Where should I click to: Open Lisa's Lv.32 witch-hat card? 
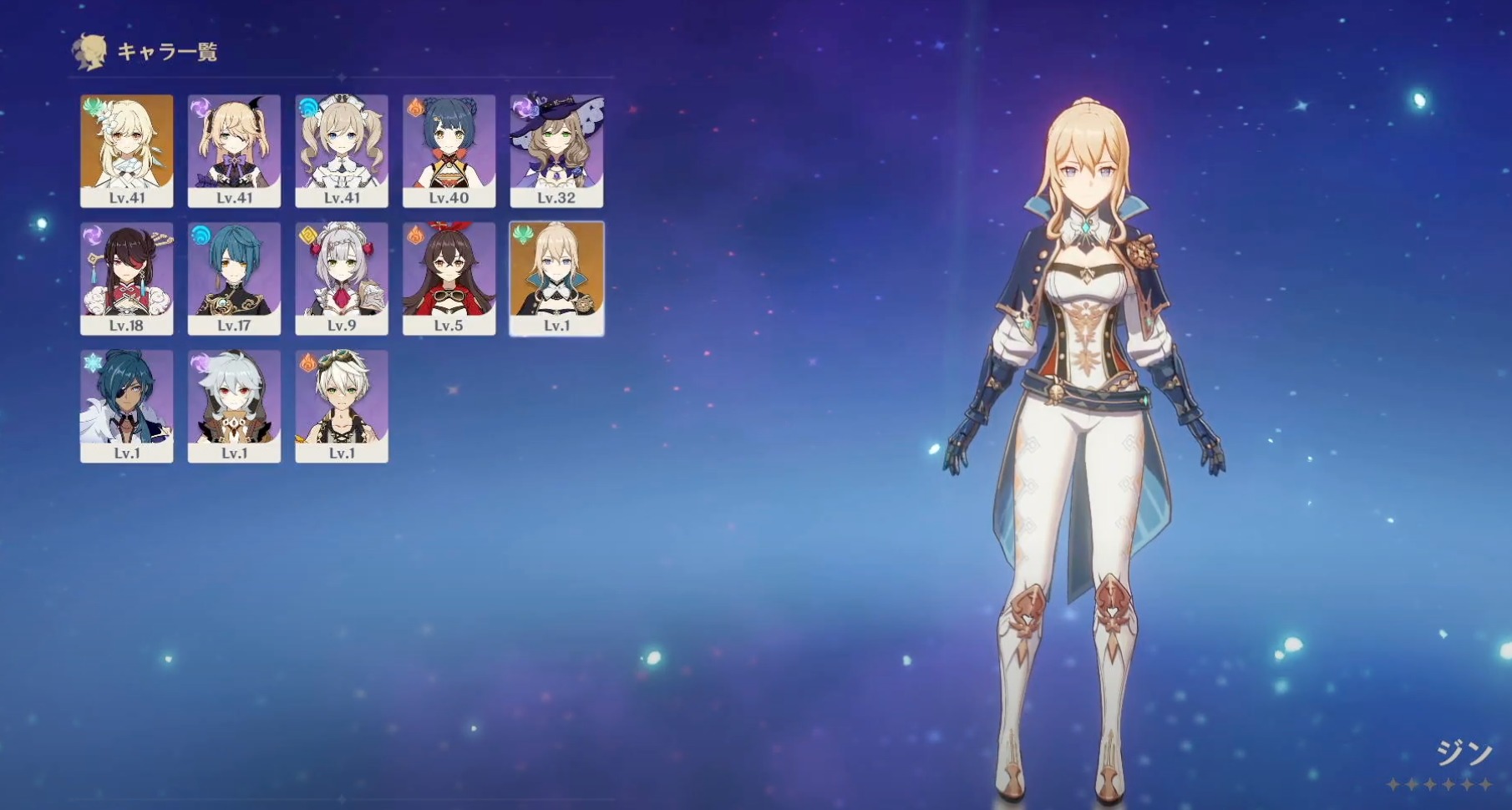click(x=556, y=150)
